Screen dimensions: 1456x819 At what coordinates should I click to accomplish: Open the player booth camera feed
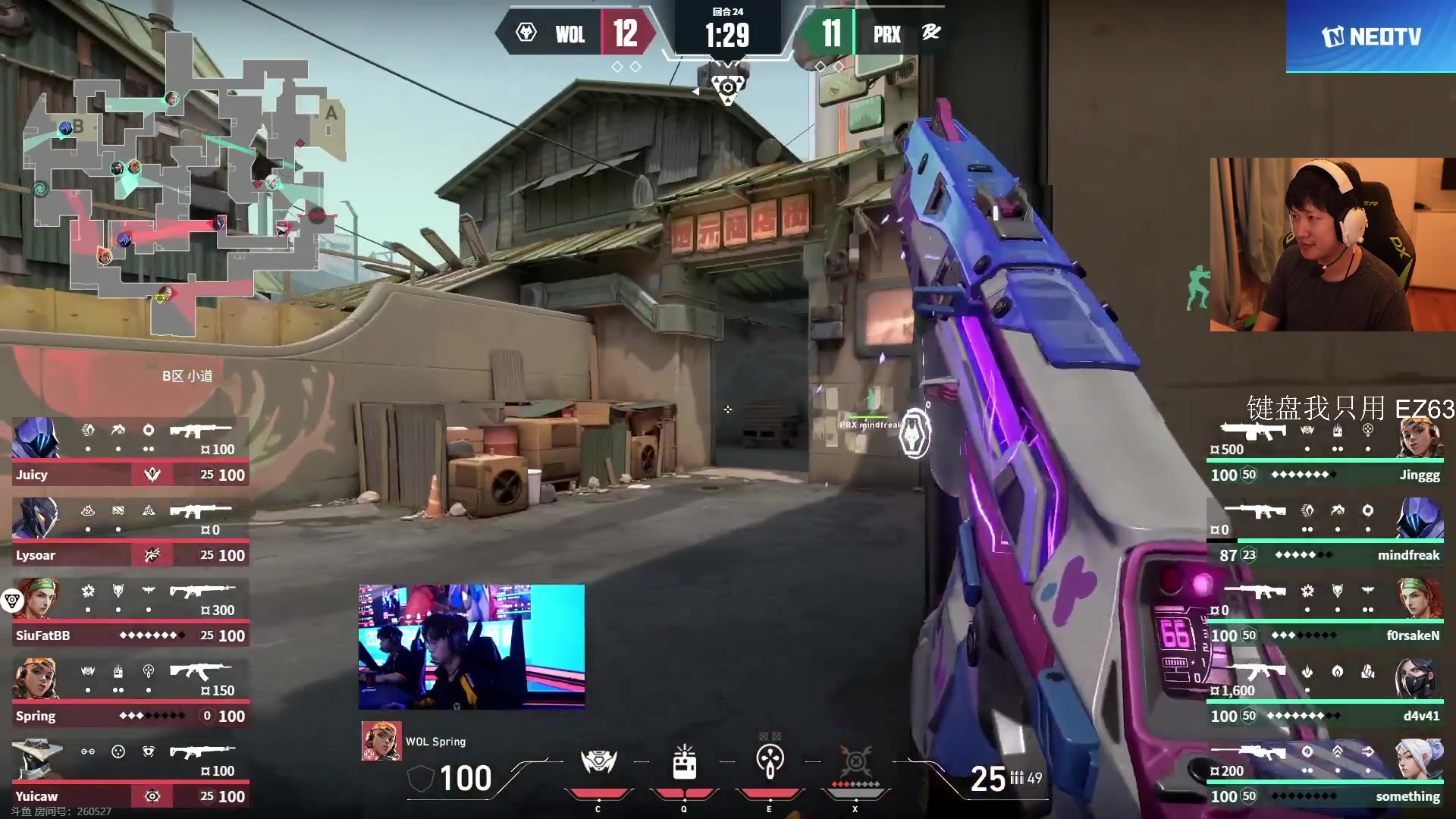[x=472, y=646]
